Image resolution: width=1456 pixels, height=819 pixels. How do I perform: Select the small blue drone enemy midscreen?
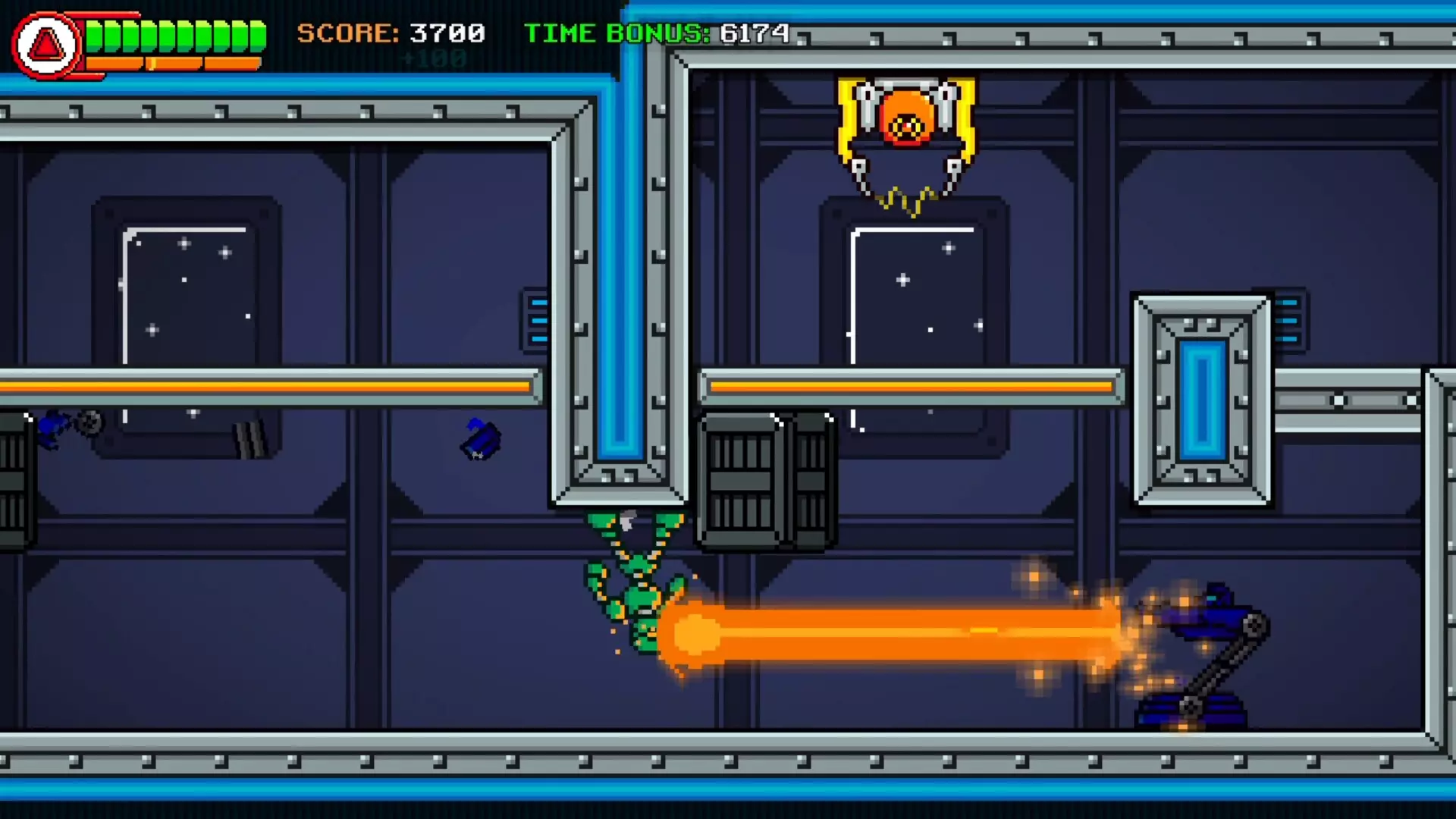click(479, 438)
